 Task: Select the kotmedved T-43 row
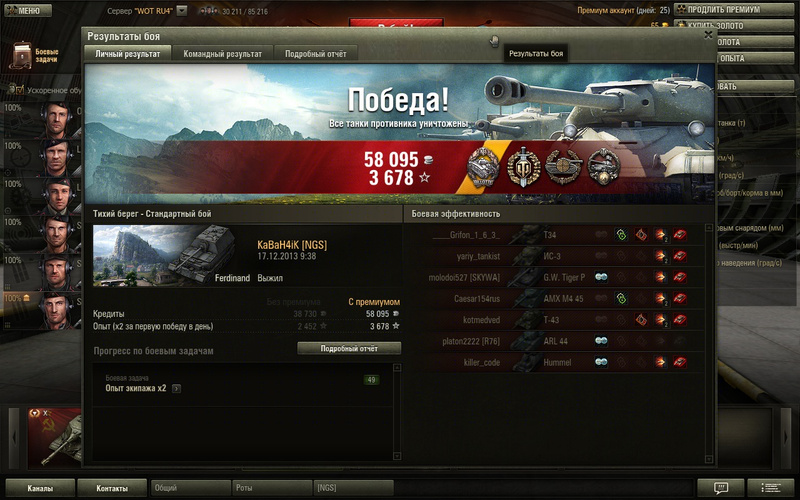pyautogui.click(x=556, y=319)
